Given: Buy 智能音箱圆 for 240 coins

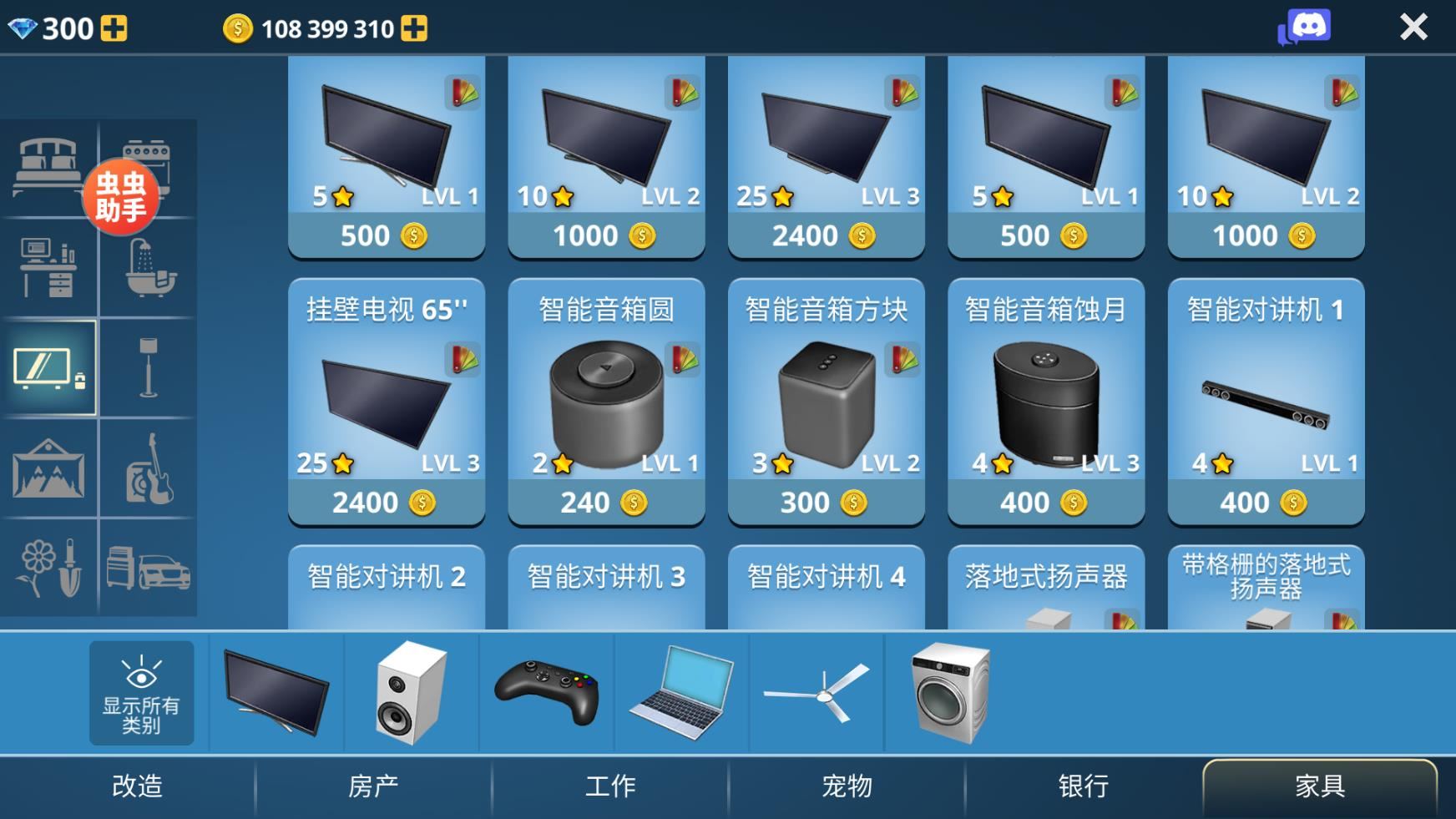Looking at the screenshot, I should (x=606, y=502).
